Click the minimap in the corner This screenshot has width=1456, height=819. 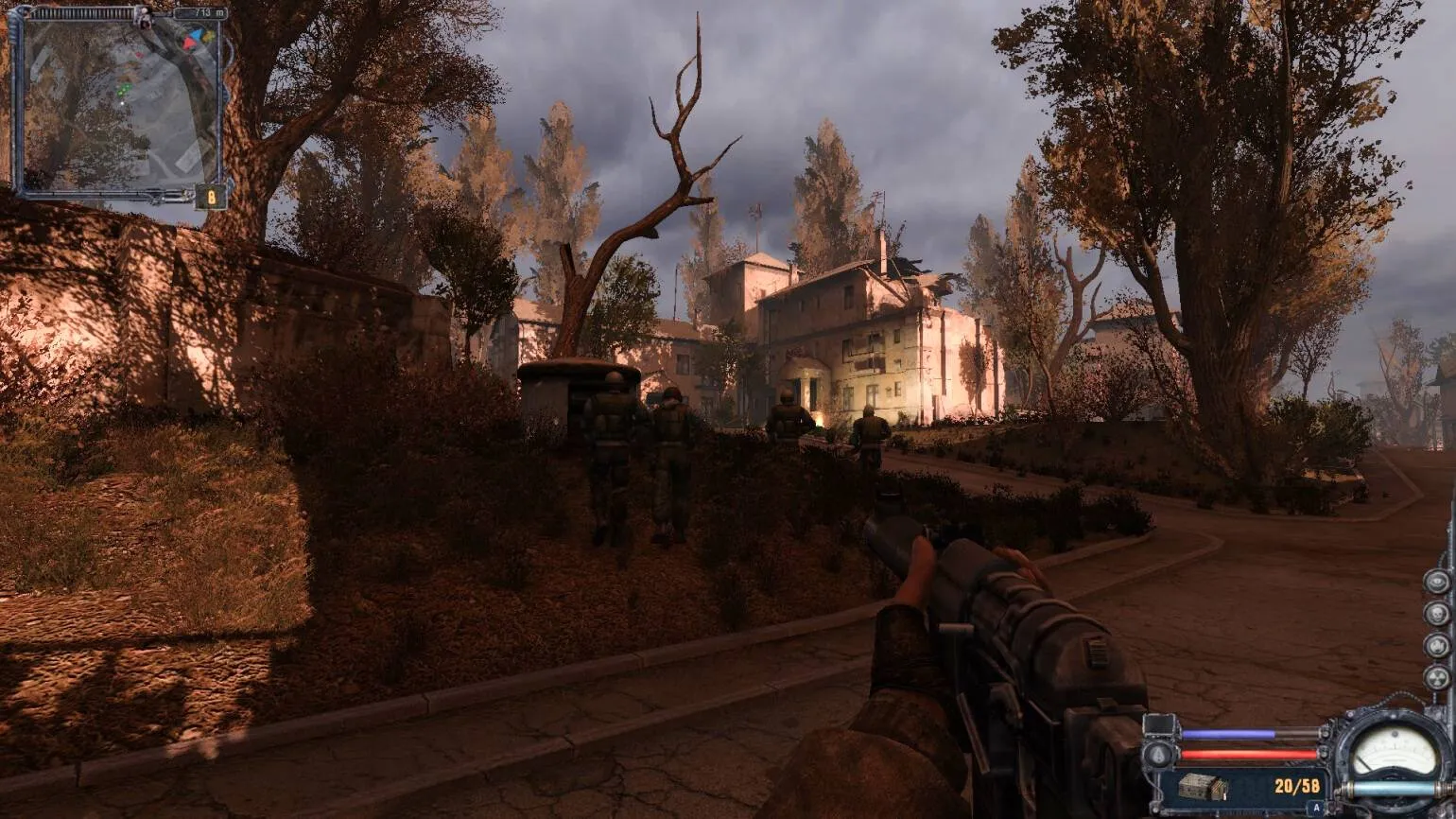click(x=118, y=104)
